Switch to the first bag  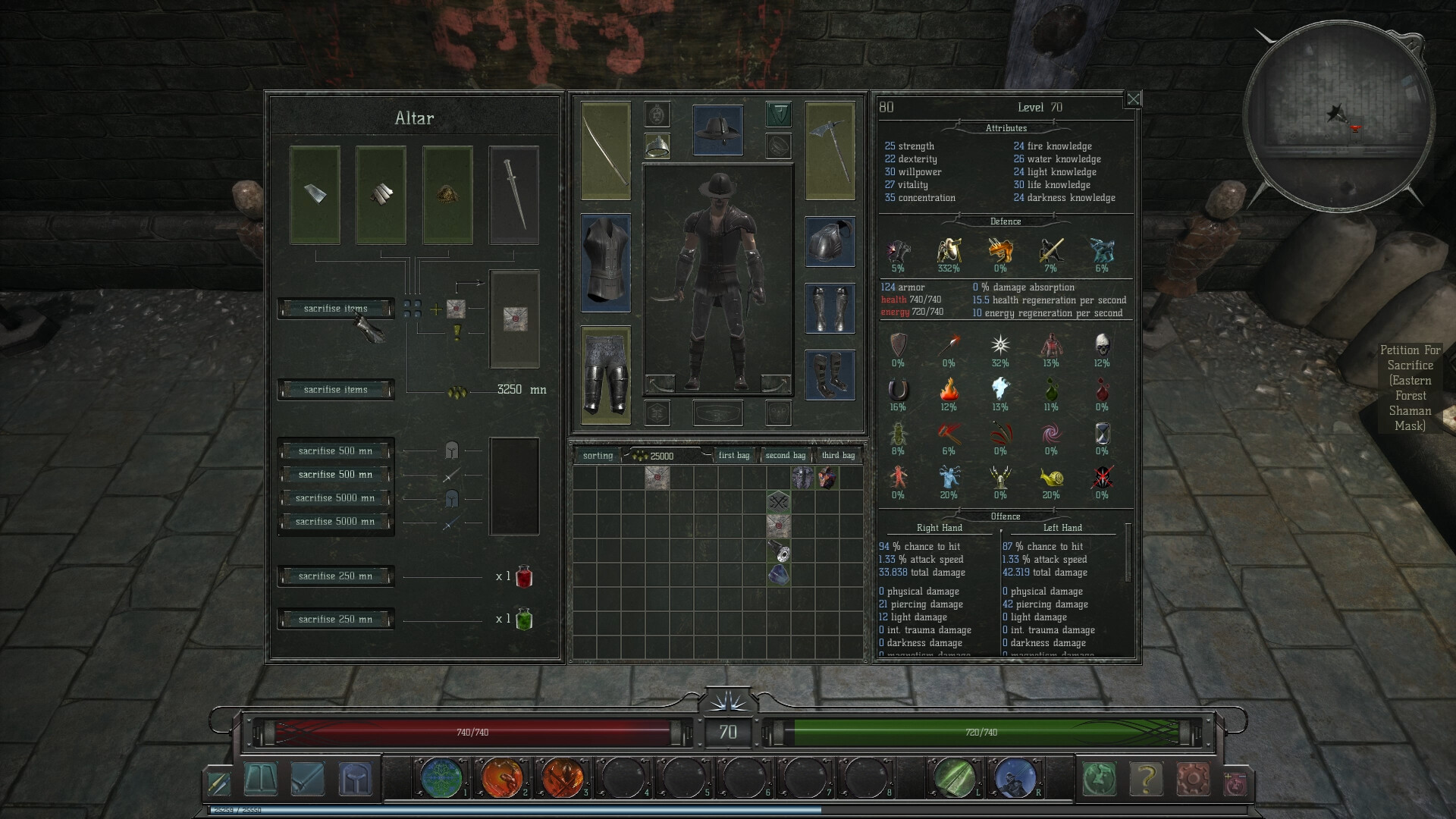tap(733, 455)
